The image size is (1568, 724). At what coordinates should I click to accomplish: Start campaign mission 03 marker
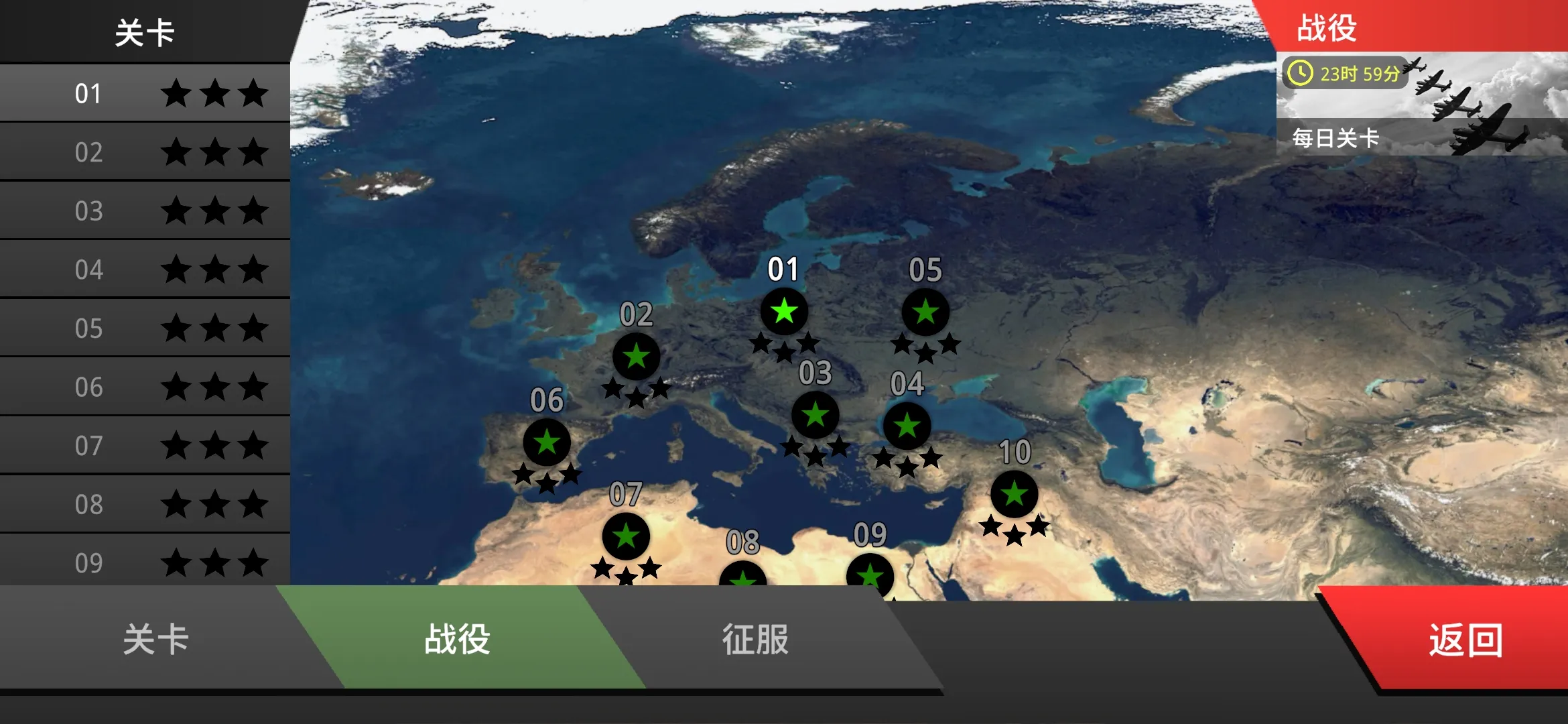(816, 416)
